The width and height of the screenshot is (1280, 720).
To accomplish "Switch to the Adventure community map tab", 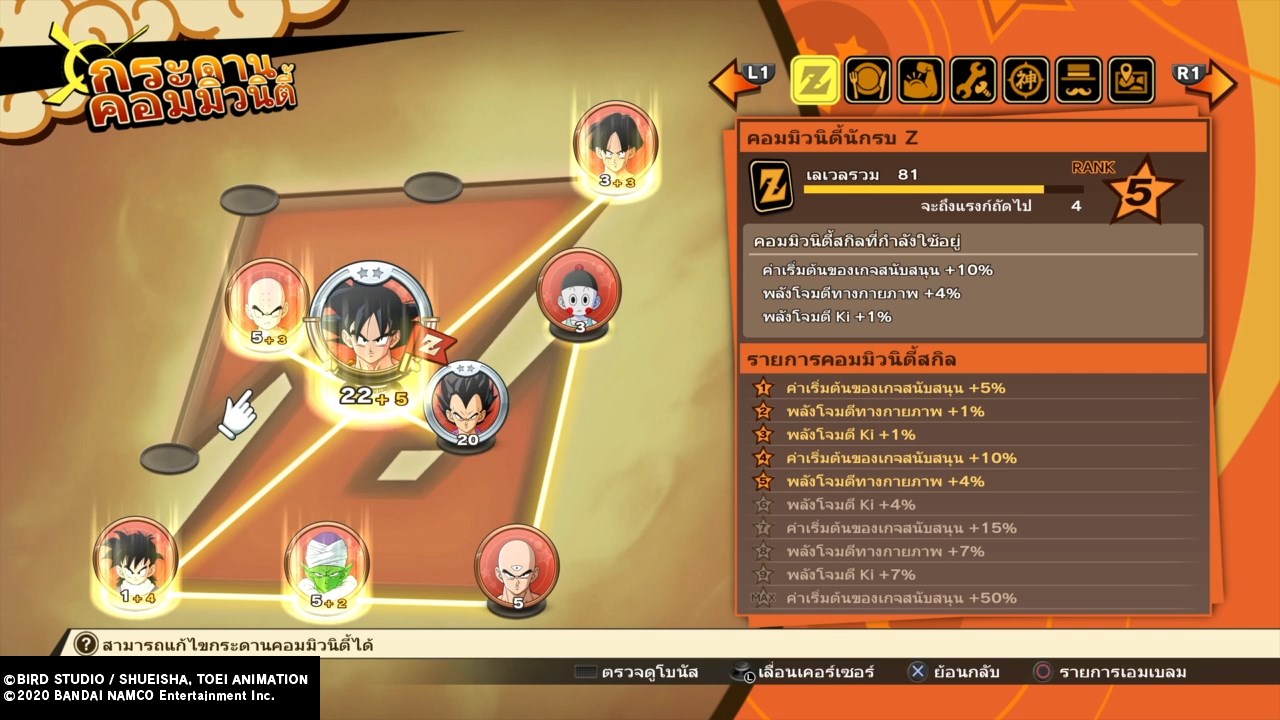I will (x=1131, y=81).
